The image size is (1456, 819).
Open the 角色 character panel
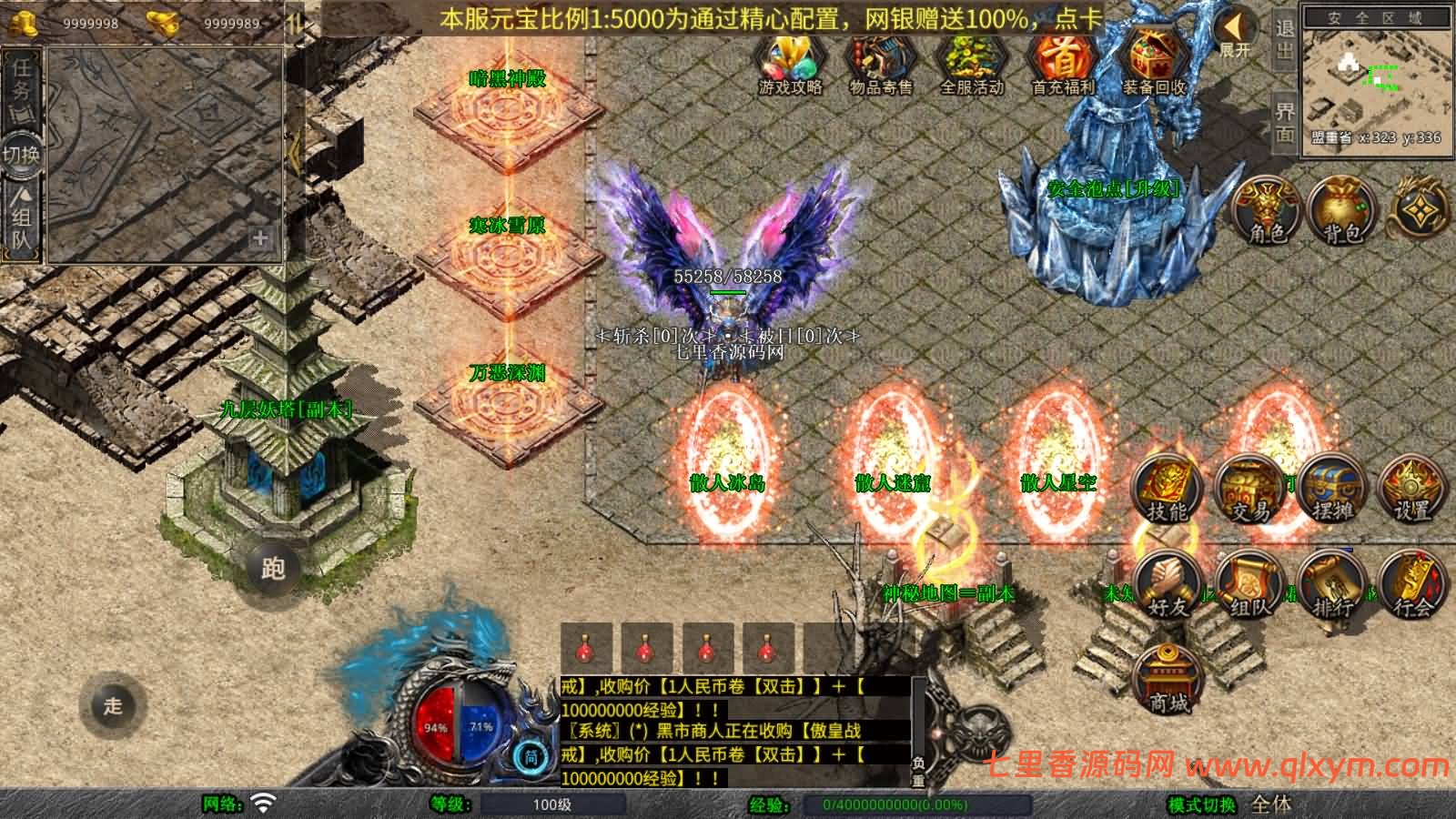point(1267,209)
